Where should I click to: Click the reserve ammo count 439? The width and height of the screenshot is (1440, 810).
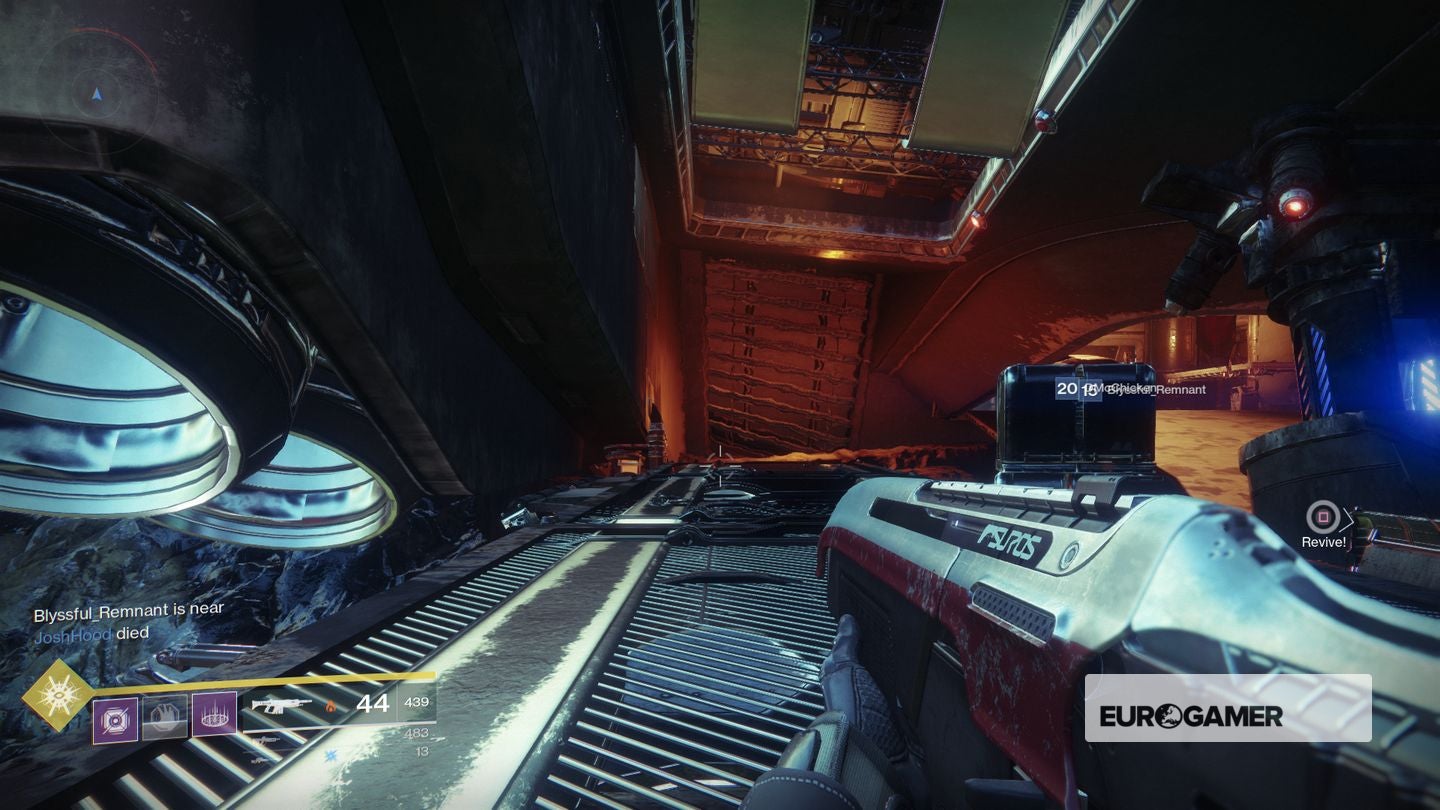coord(417,703)
